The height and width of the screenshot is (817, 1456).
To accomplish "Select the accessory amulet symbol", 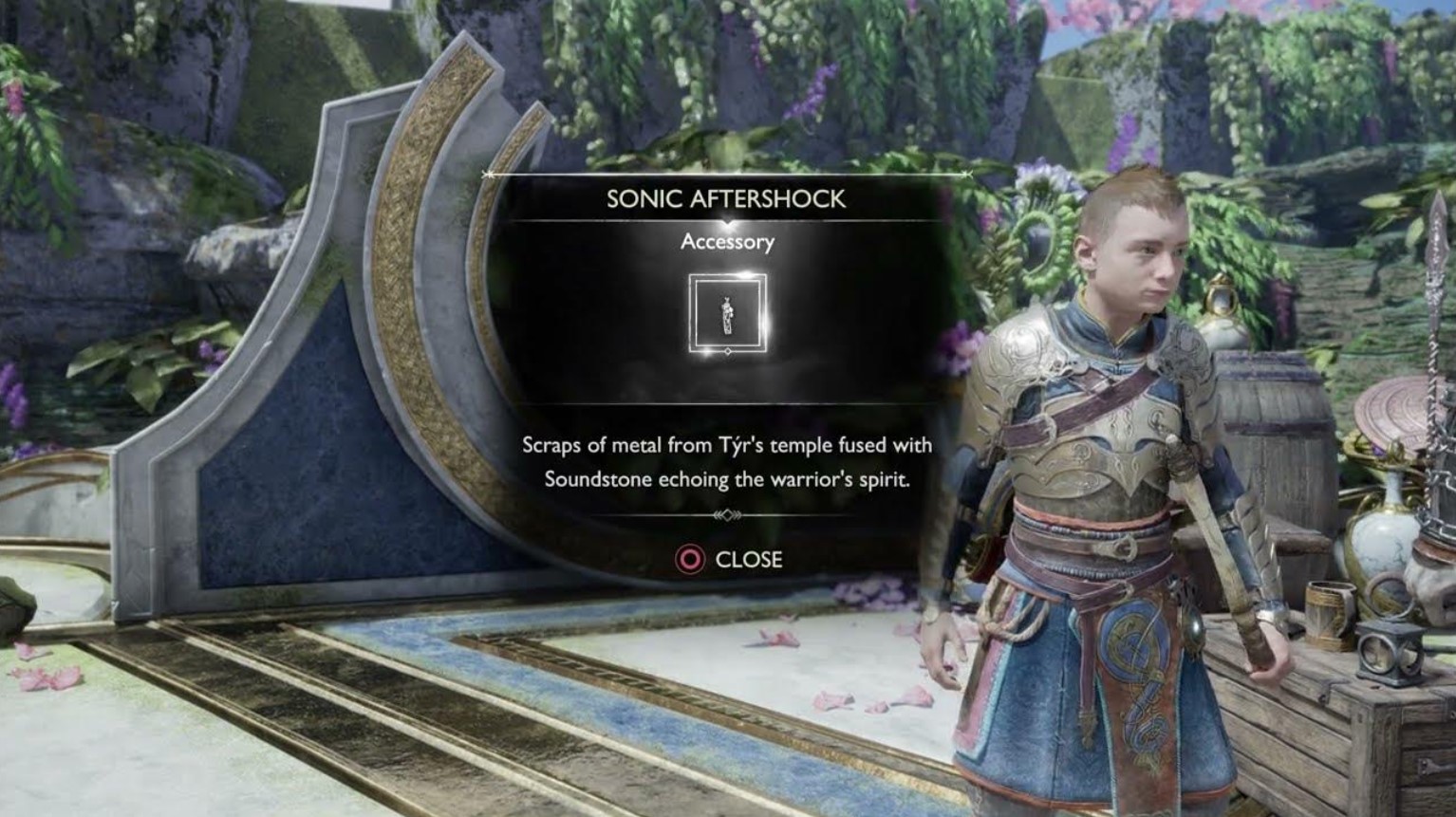I will click(727, 313).
